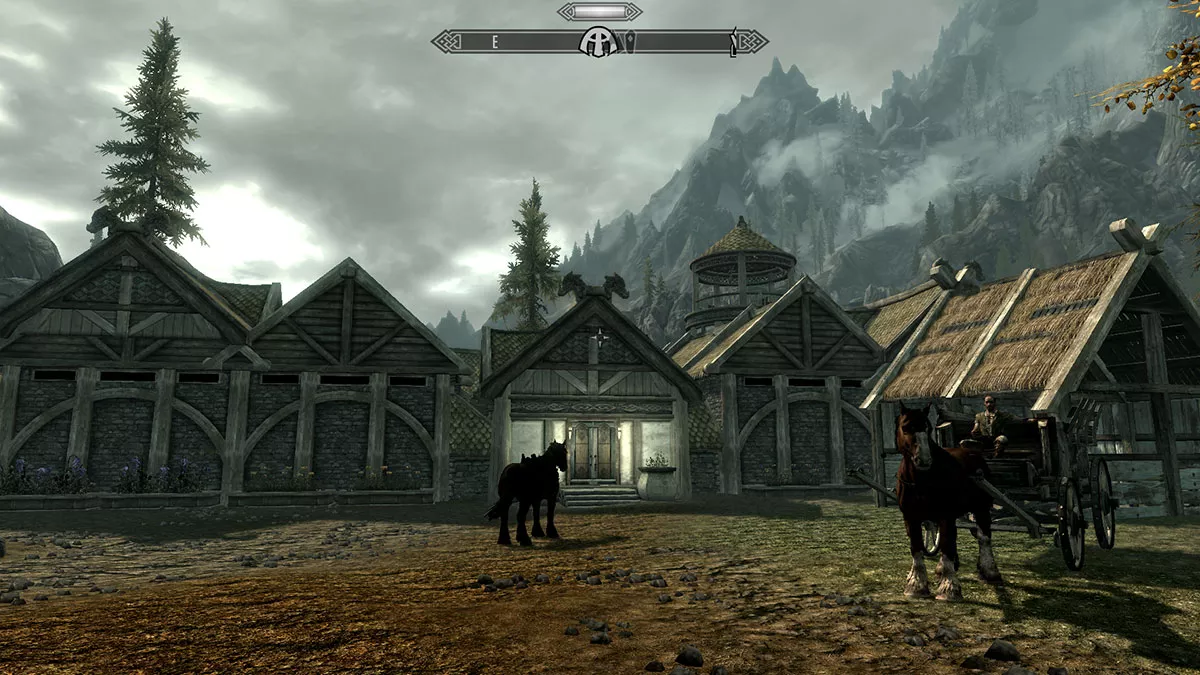The height and width of the screenshot is (675, 1200).
Task: Click the helmet-shaped location marker on the compass
Action: coord(598,42)
